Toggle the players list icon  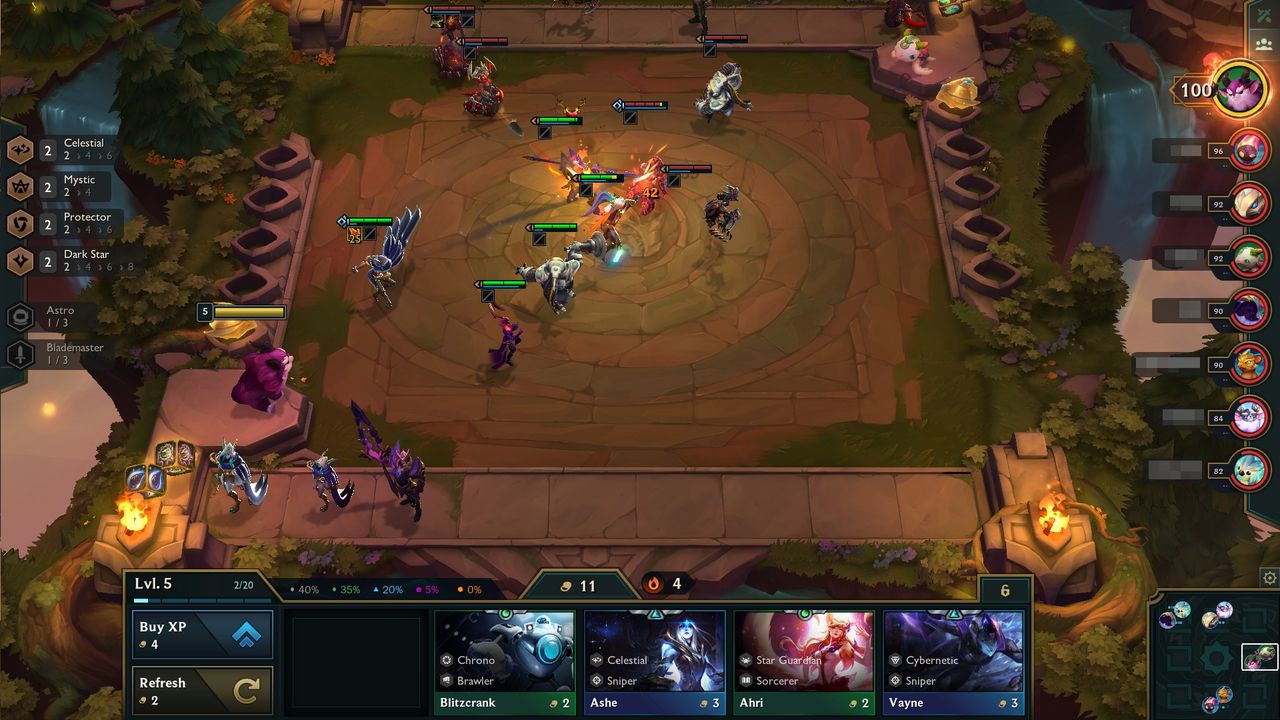1265,44
